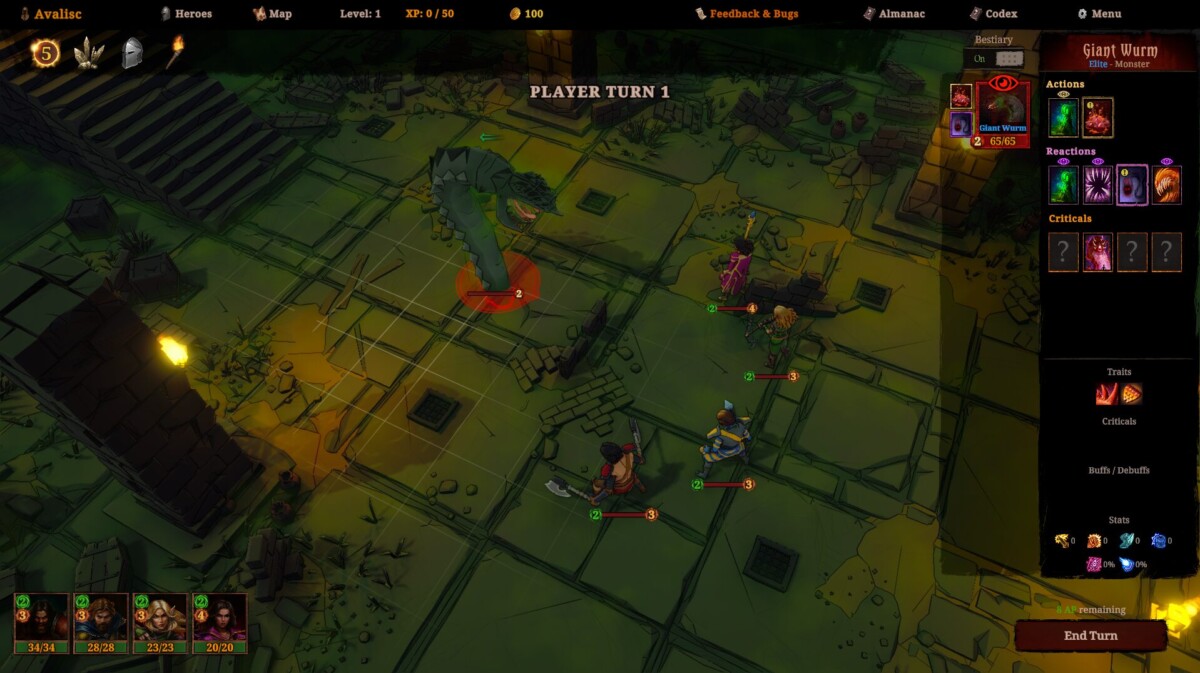Inspect the orange claw reaction card
Image resolution: width=1200 pixels, height=673 pixels.
(1166, 185)
